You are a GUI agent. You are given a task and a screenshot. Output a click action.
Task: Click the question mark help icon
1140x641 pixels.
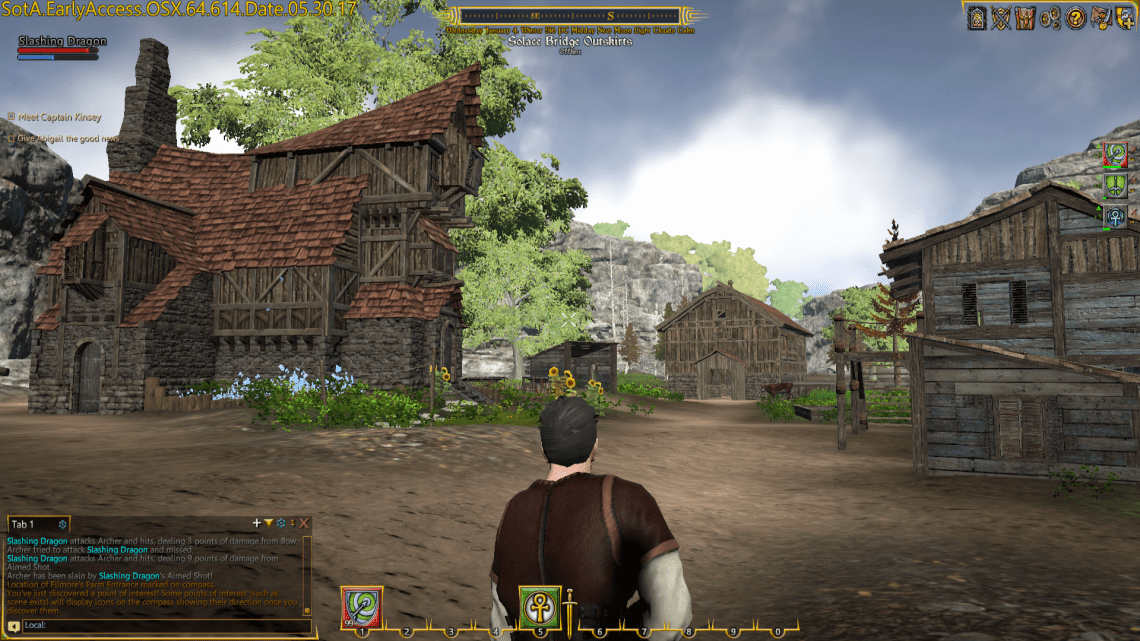coord(1075,17)
